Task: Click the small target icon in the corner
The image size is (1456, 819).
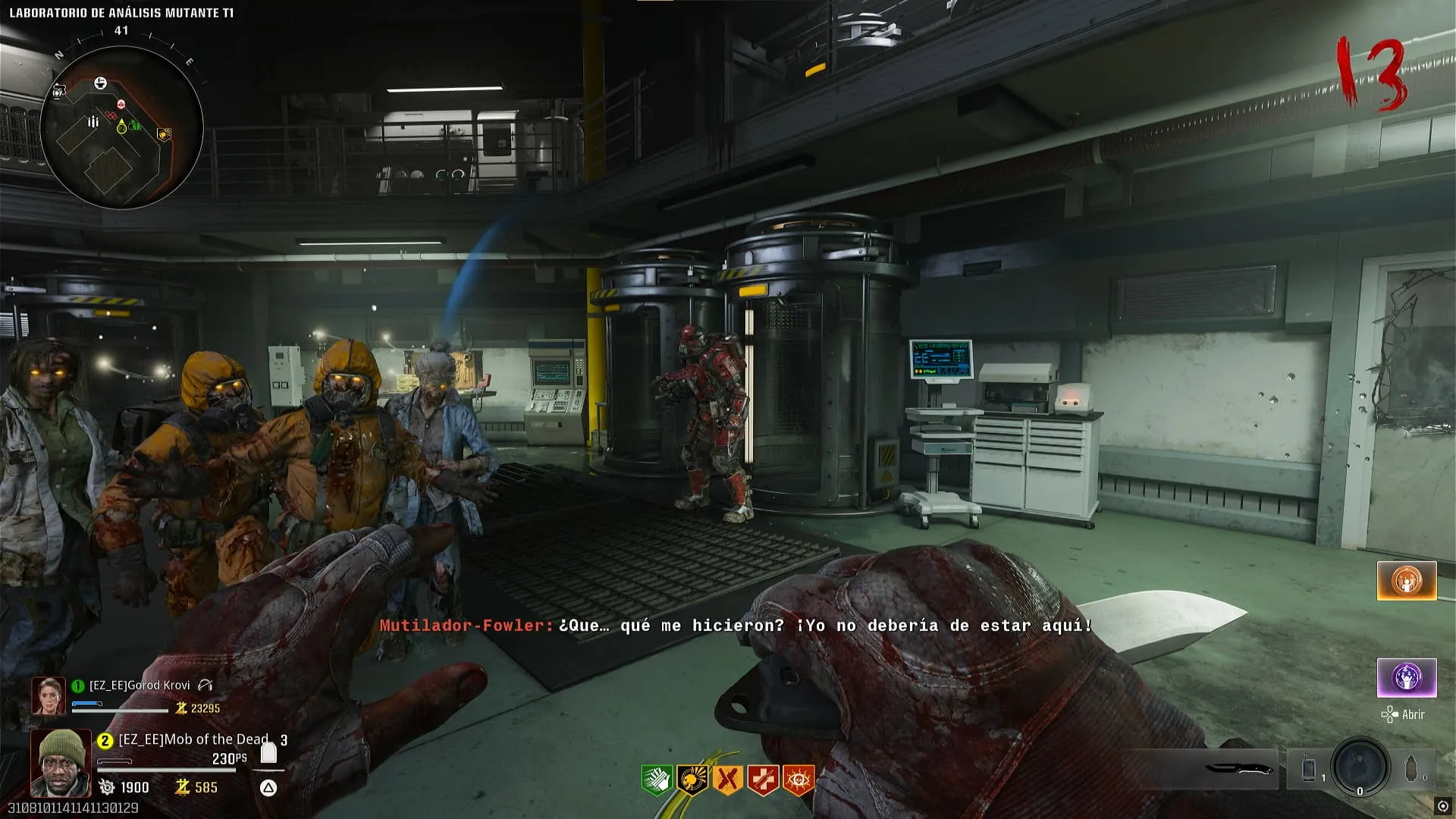Action: [1442, 806]
